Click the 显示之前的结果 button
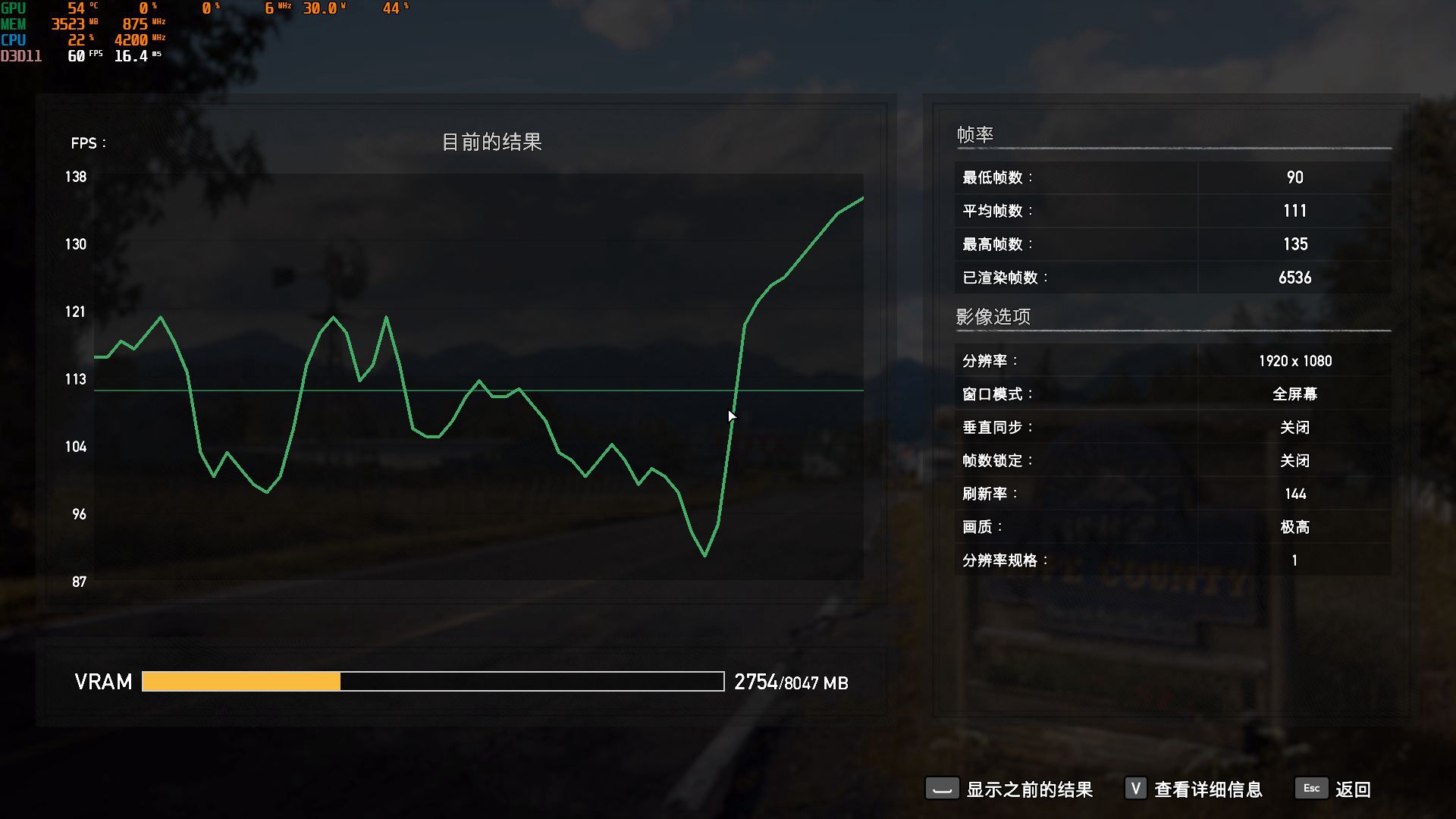1456x819 pixels. click(1028, 789)
